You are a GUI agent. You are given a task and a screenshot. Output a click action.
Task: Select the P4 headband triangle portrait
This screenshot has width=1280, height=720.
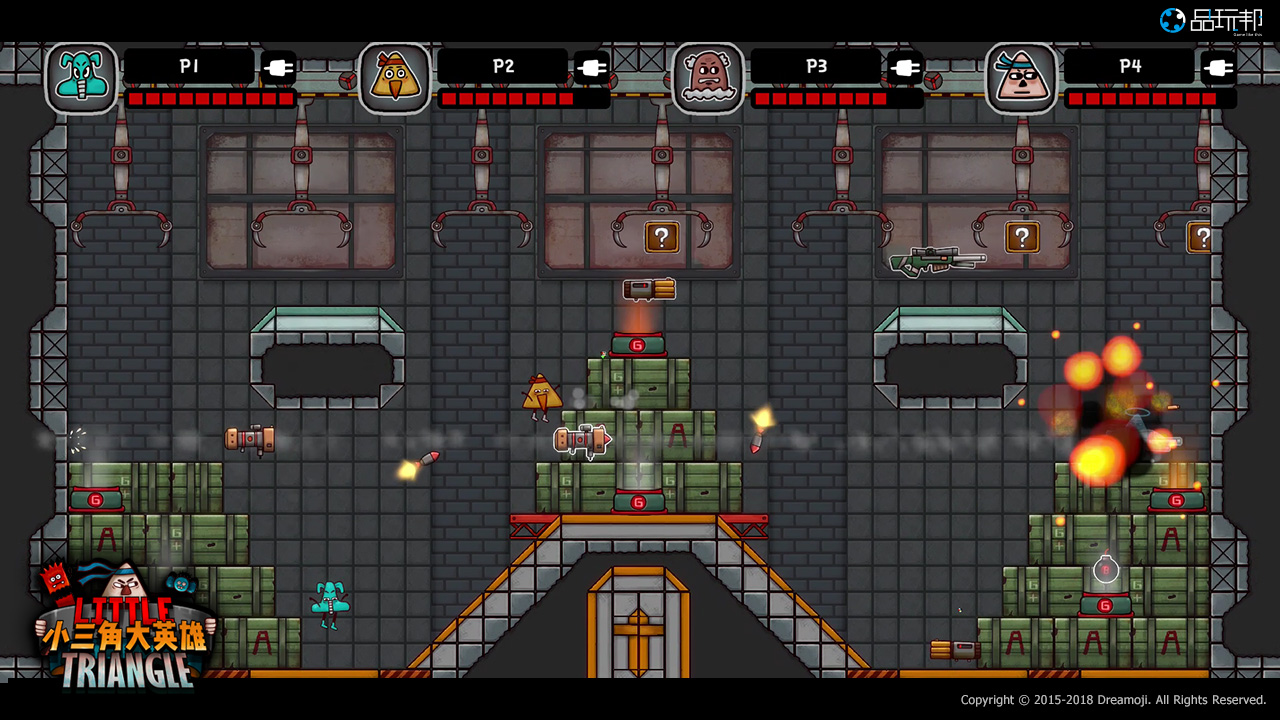(x=1021, y=78)
